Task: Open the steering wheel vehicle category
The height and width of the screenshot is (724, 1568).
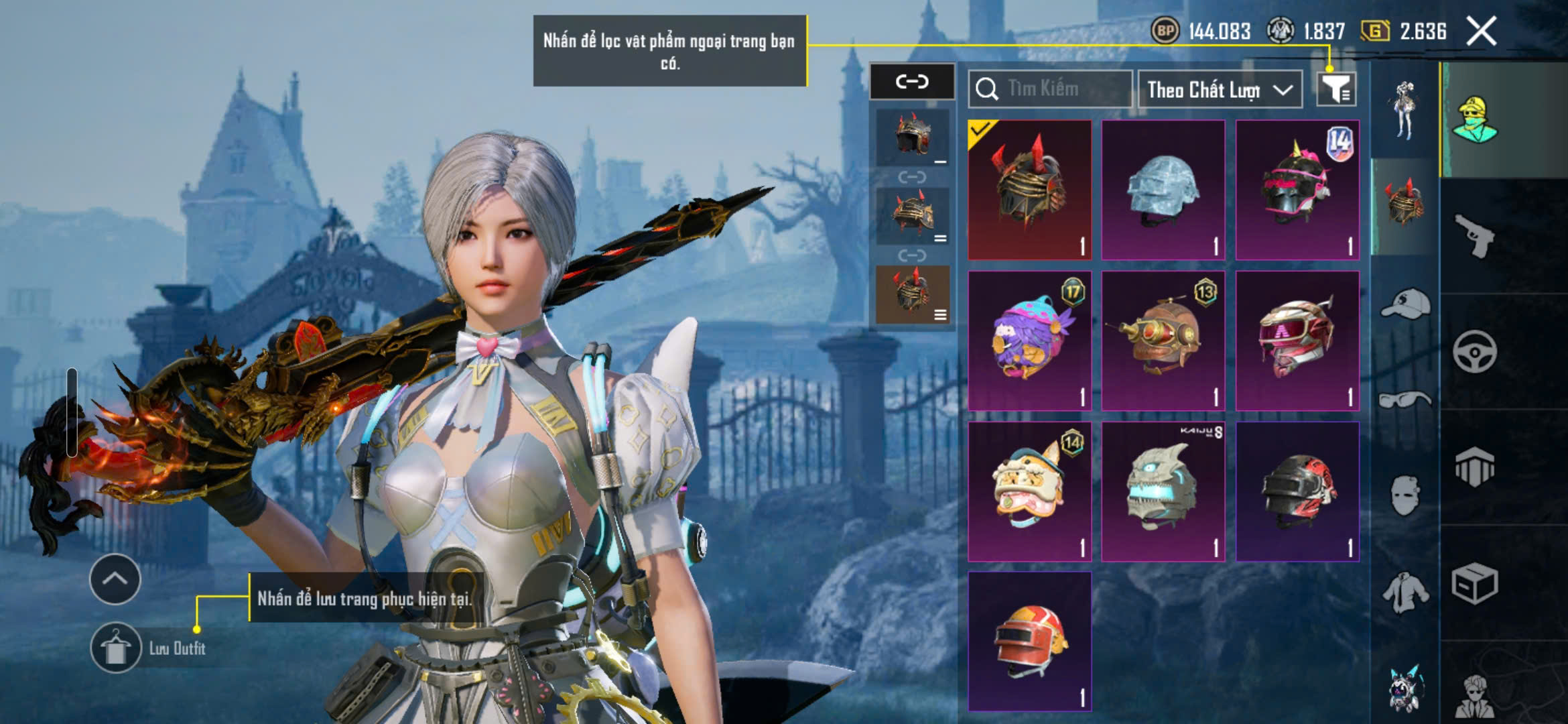Action: (x=1474, y=351)
